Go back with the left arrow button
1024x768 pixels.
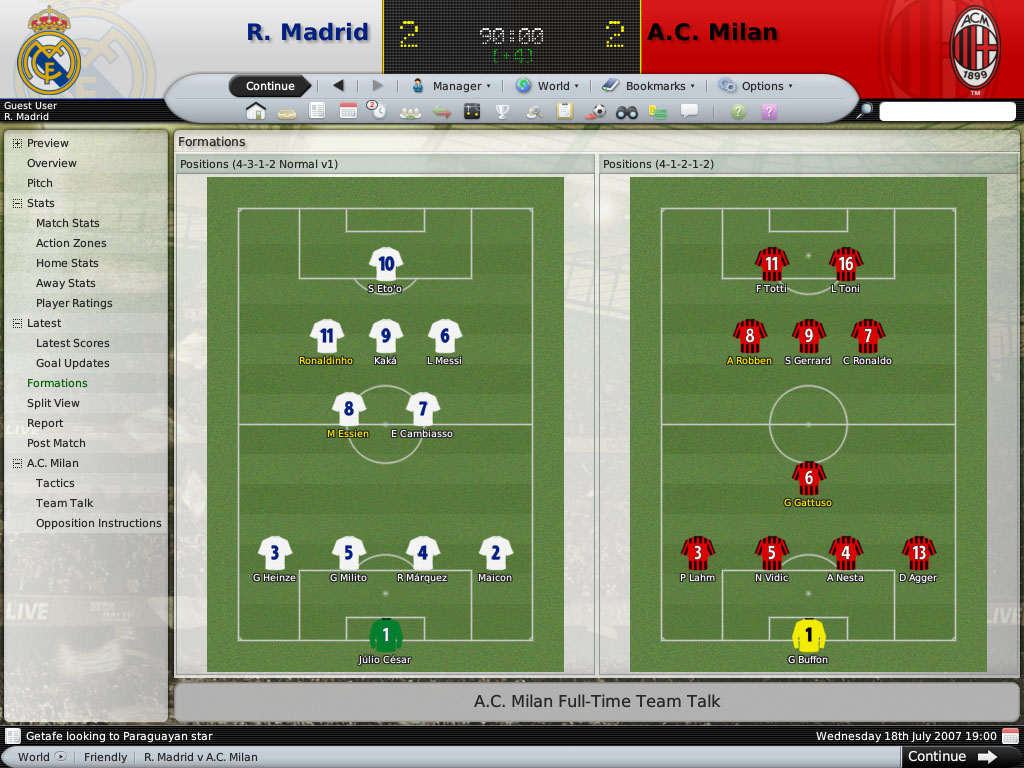pos(338,86)
